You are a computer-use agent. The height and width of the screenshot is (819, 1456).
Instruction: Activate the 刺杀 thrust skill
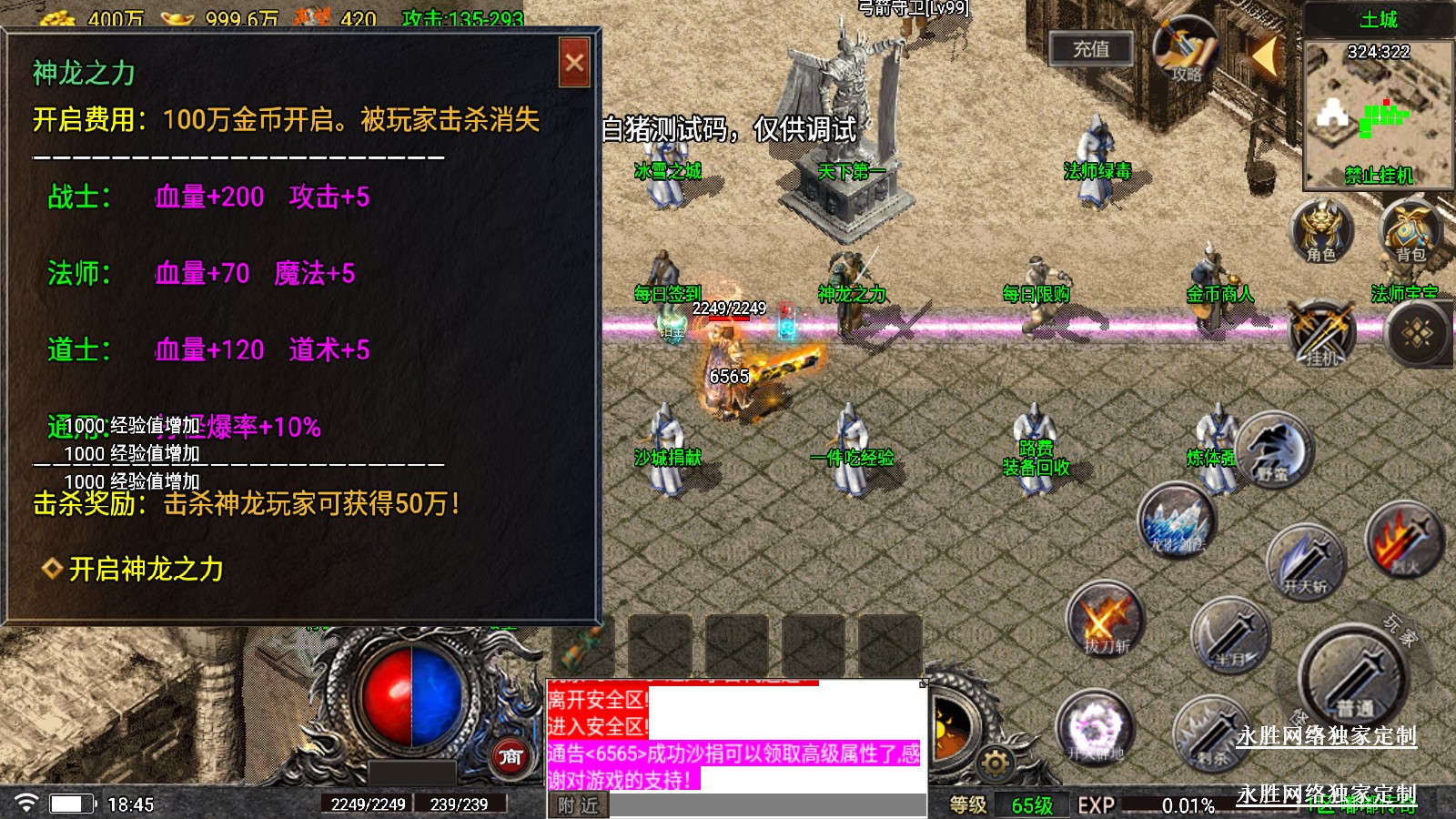1211,734
